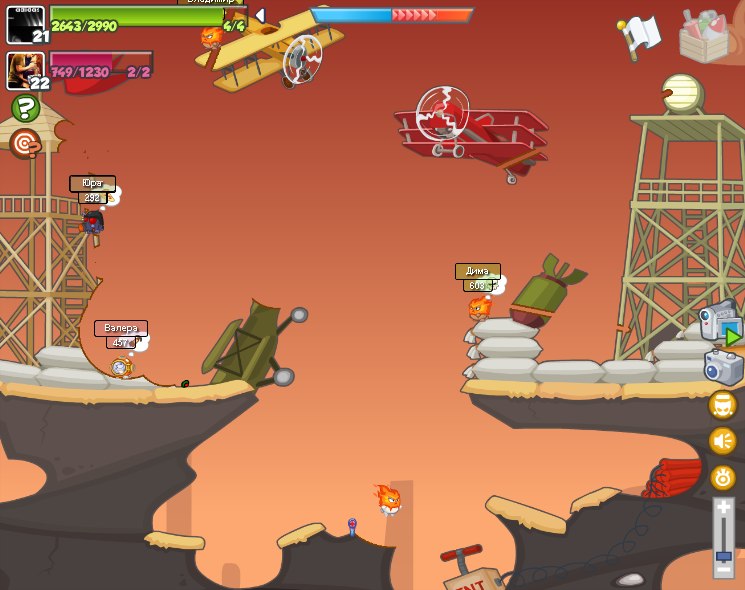The image size is (745, 590).
Task: Click the white surrender flag
Action: [x=640, y=35]
